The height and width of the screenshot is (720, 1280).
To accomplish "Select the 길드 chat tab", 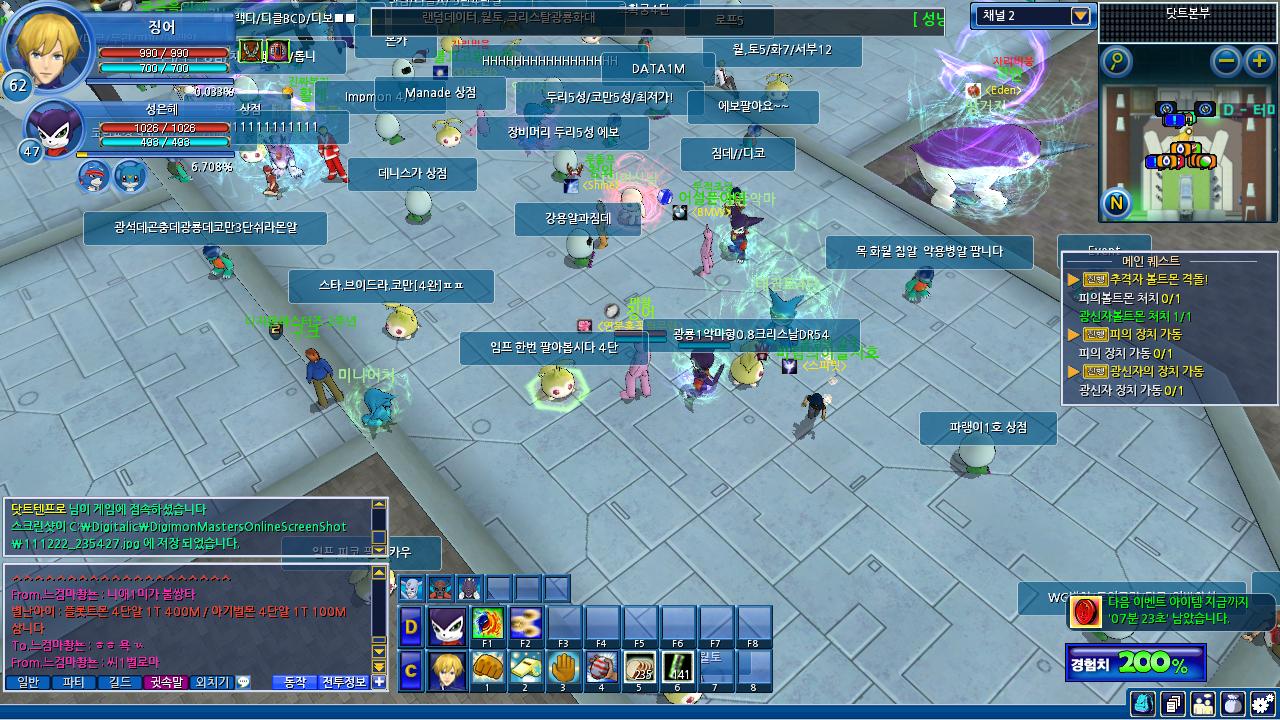I will (x=120, y=682).
